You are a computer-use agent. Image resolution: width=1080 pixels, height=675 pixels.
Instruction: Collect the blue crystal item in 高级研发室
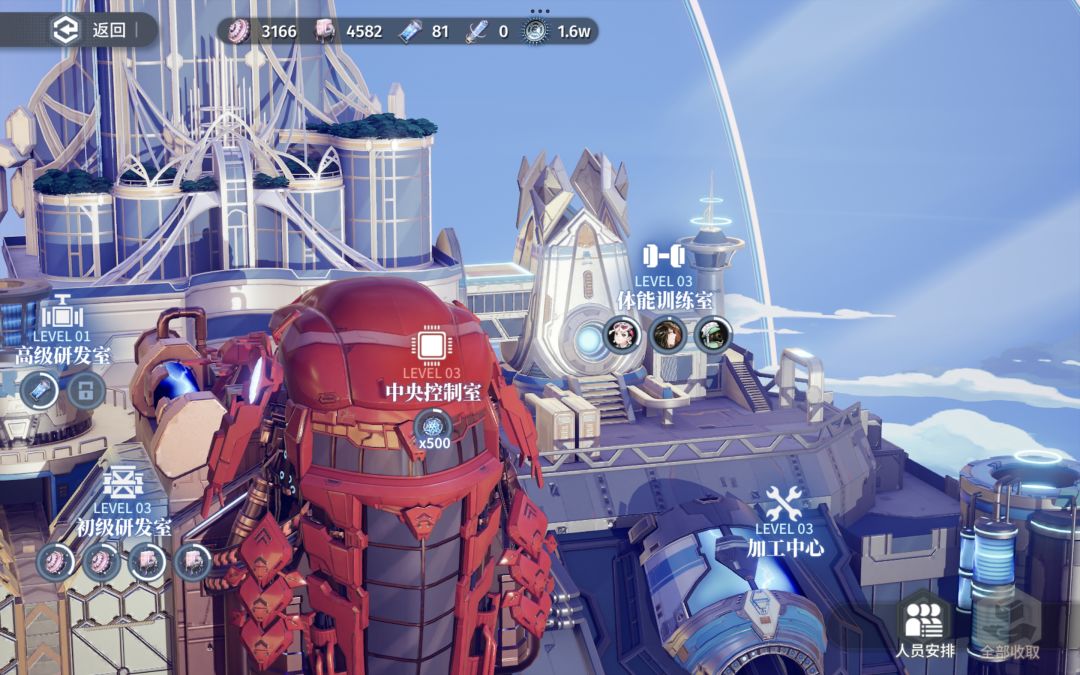coord(39,390)
